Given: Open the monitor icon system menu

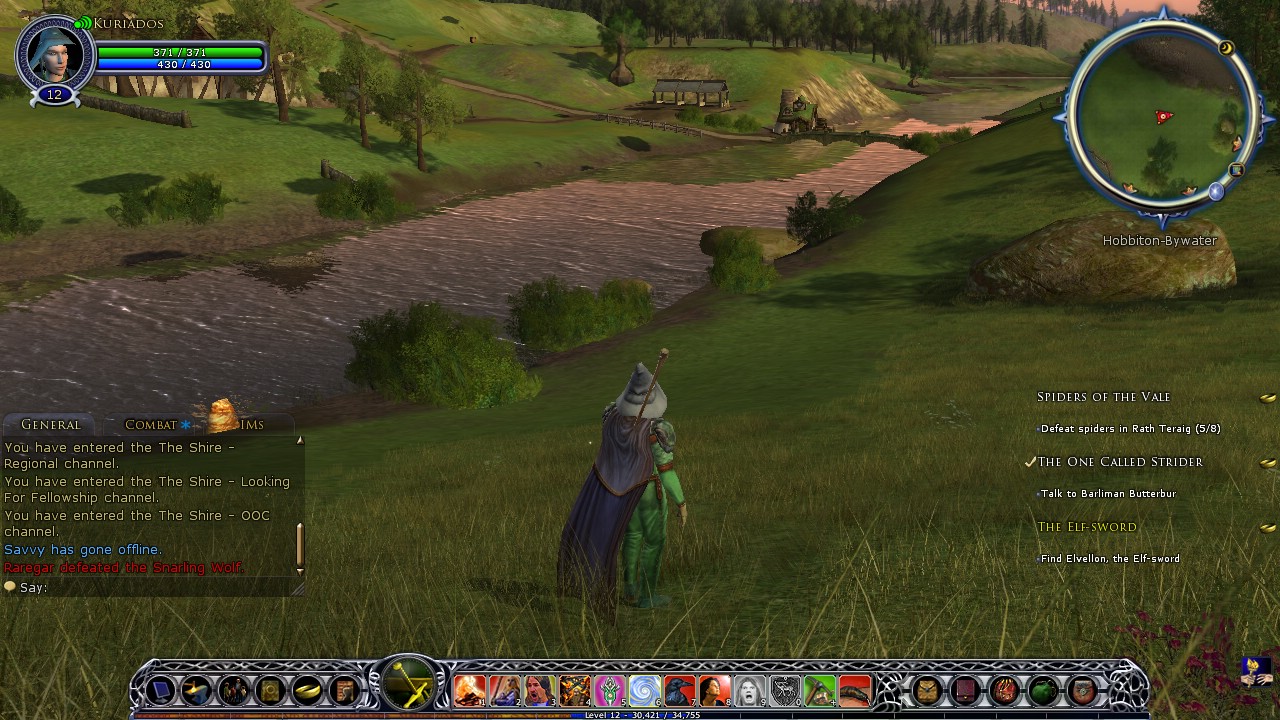Looking at the screenshot, I should pyautogui.click(x=161, y=690).
